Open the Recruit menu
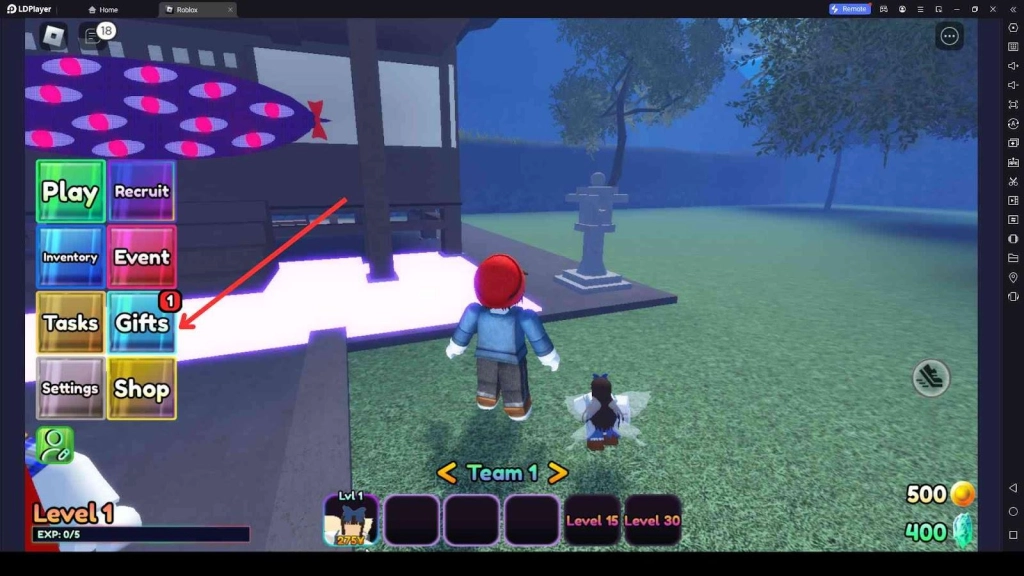The image size is (1024, 576). [x=142, y=191]
